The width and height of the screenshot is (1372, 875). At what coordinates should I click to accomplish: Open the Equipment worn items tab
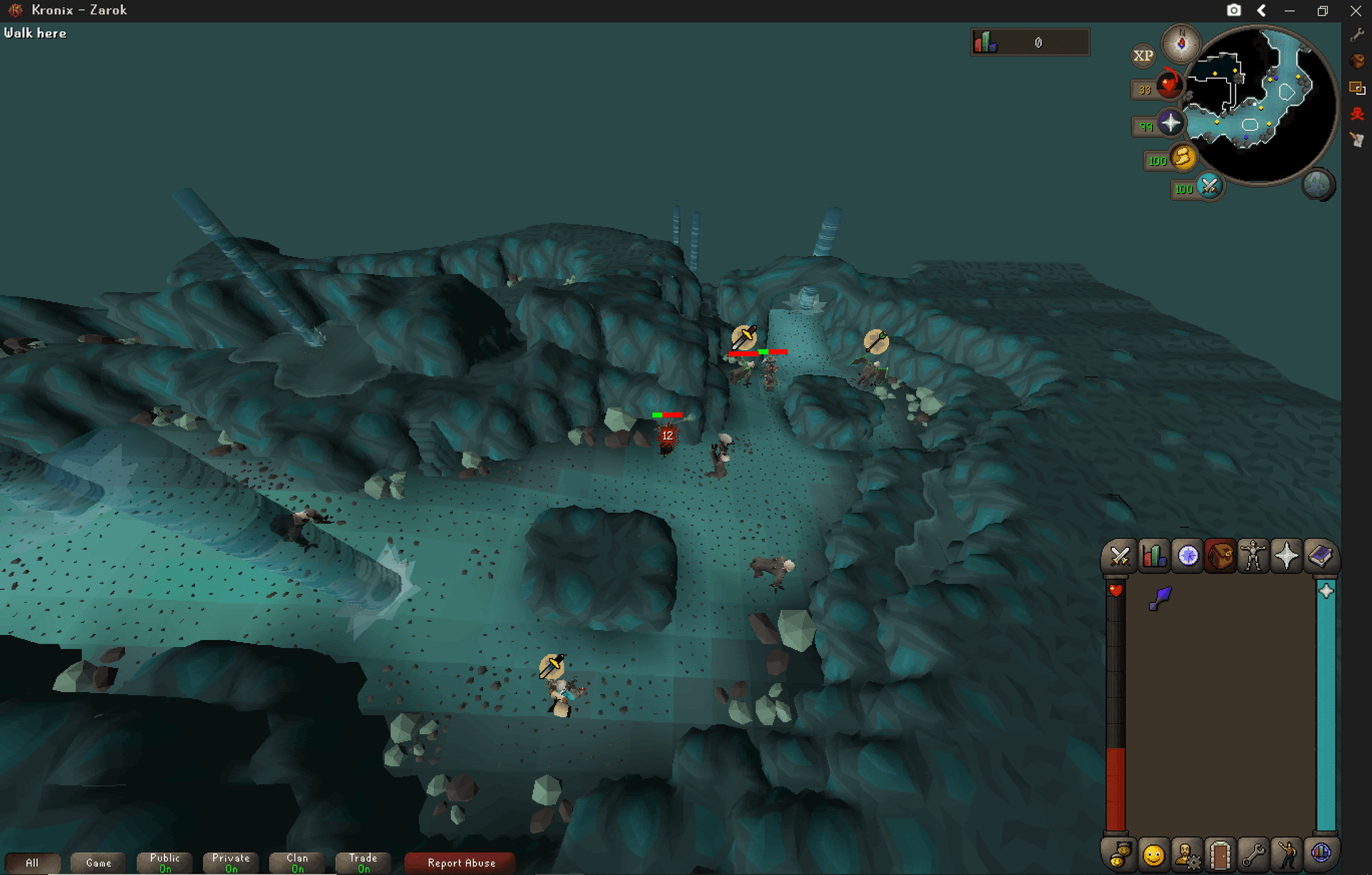click(1253, 556)
